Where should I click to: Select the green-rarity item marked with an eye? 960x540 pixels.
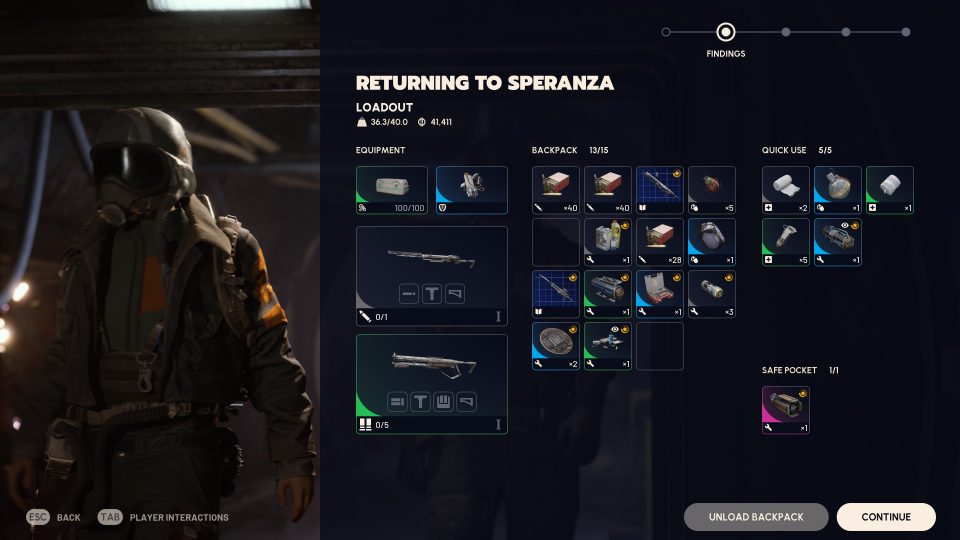(607, 346)
